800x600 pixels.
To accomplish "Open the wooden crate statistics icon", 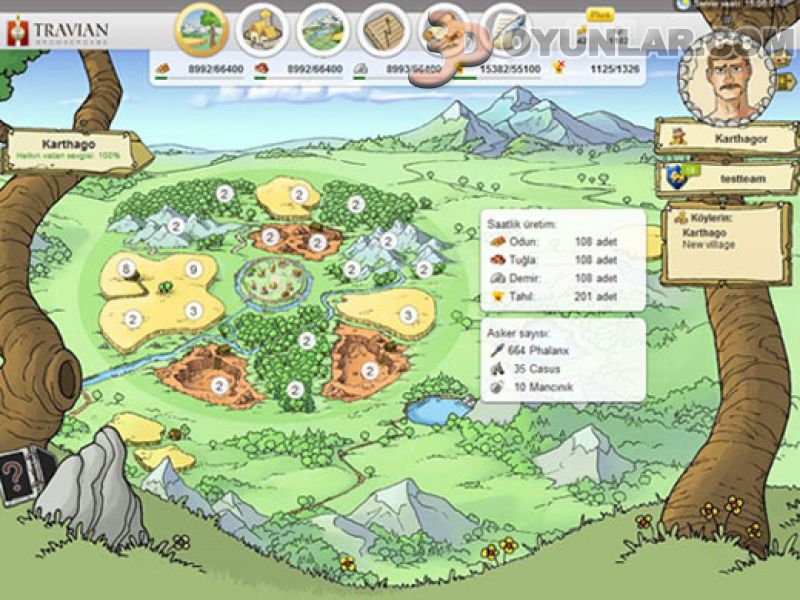I will [384, 30].
